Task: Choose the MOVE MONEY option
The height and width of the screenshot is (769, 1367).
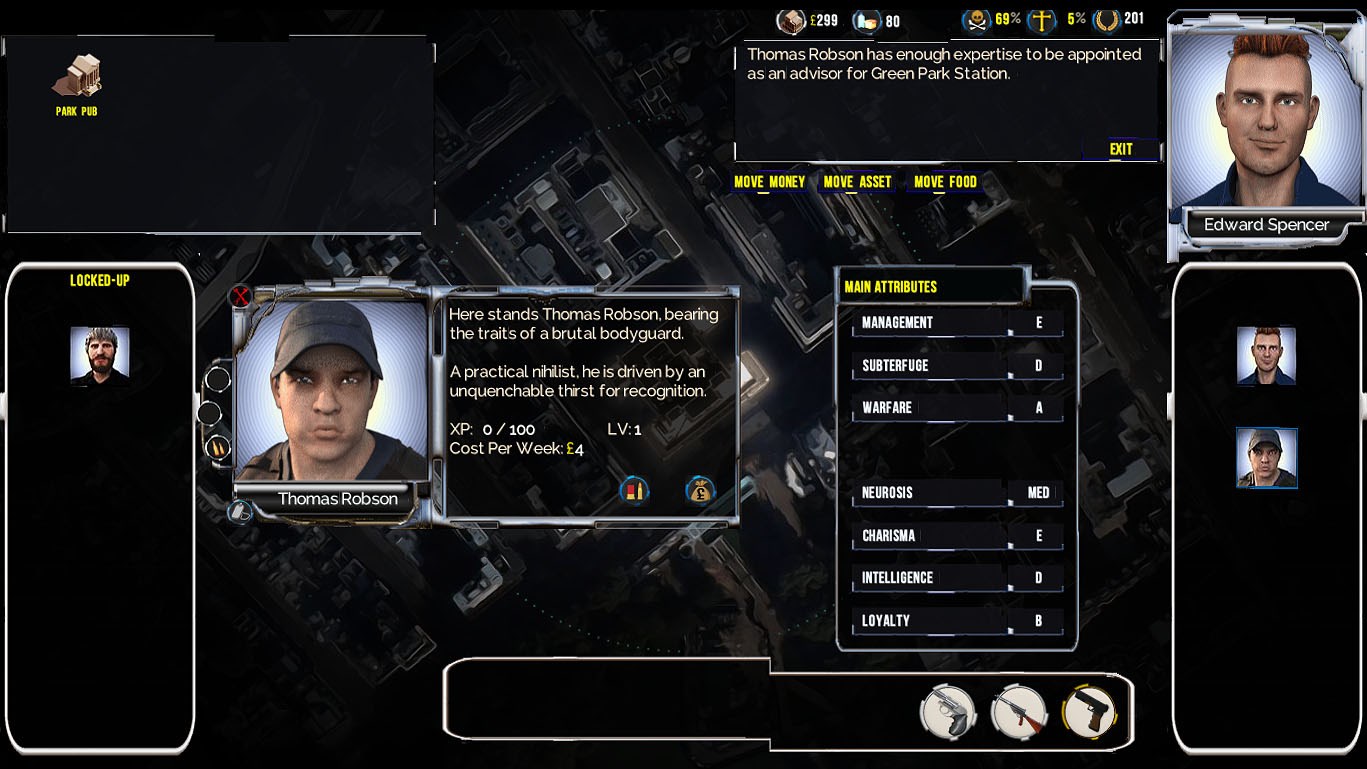Action: click(769, 182)
